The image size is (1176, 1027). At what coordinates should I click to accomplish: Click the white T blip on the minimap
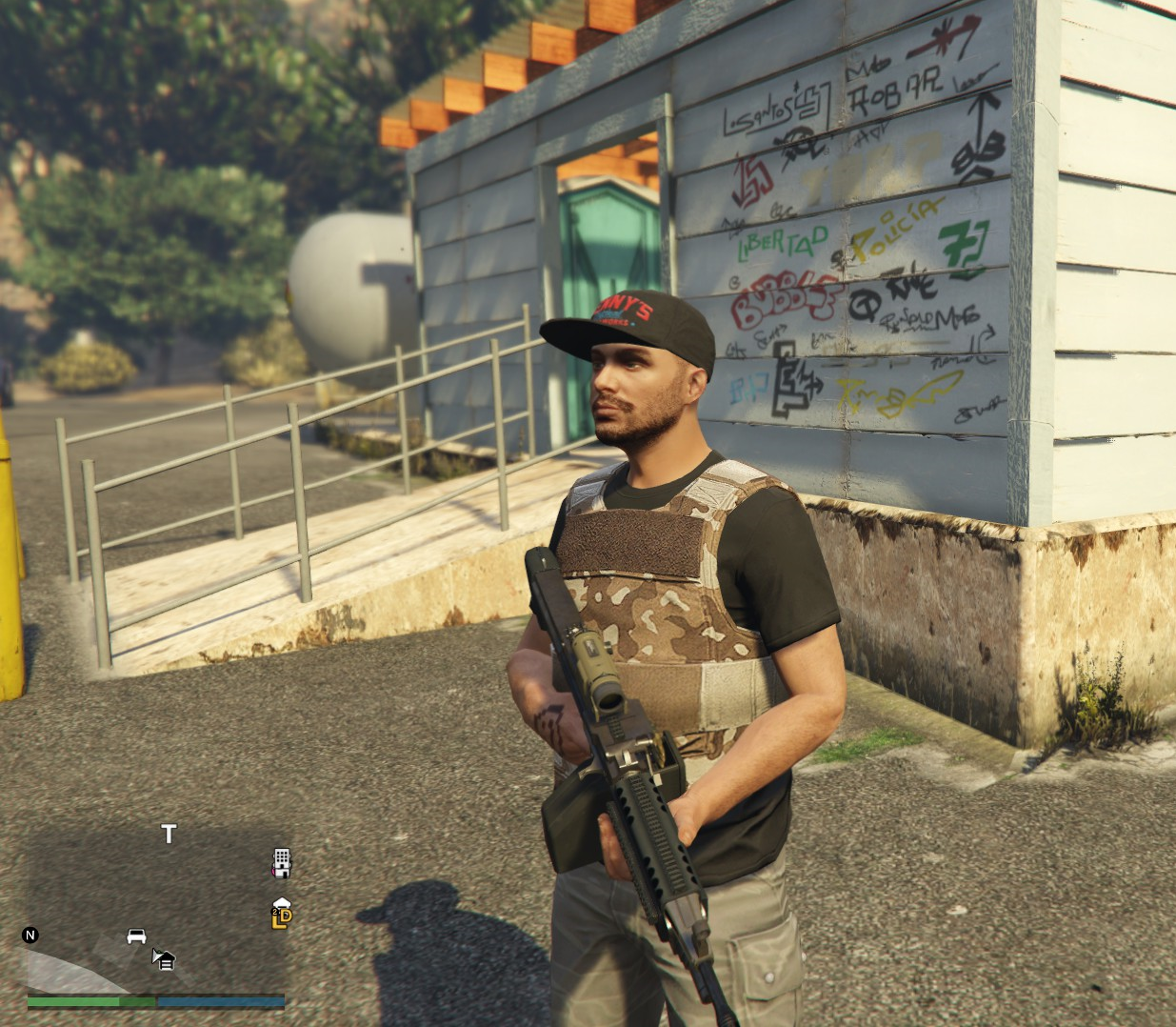pyautogui.click(x=169, y=835)
